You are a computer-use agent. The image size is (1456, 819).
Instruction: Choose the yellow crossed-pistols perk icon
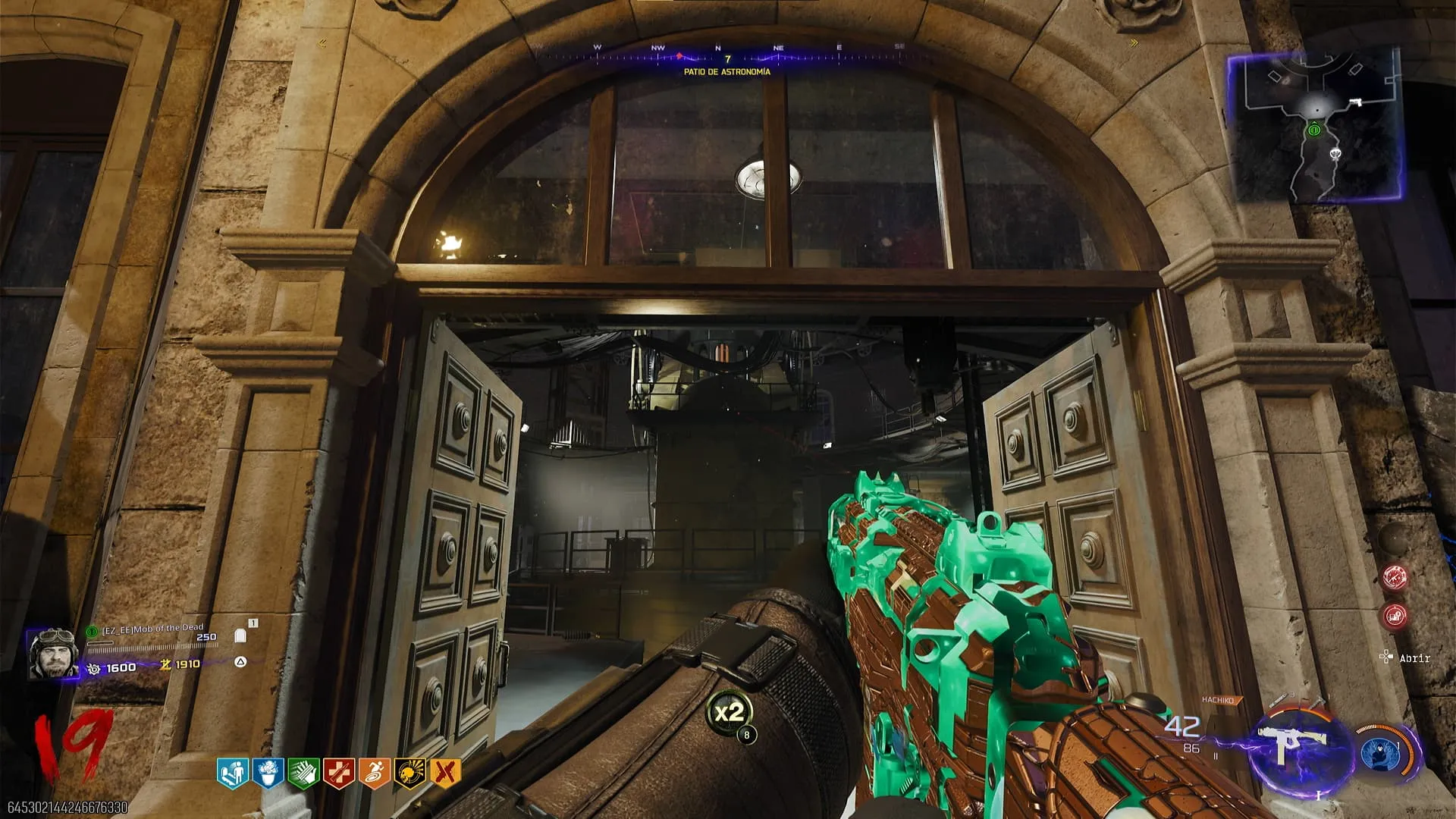(445, 773)
